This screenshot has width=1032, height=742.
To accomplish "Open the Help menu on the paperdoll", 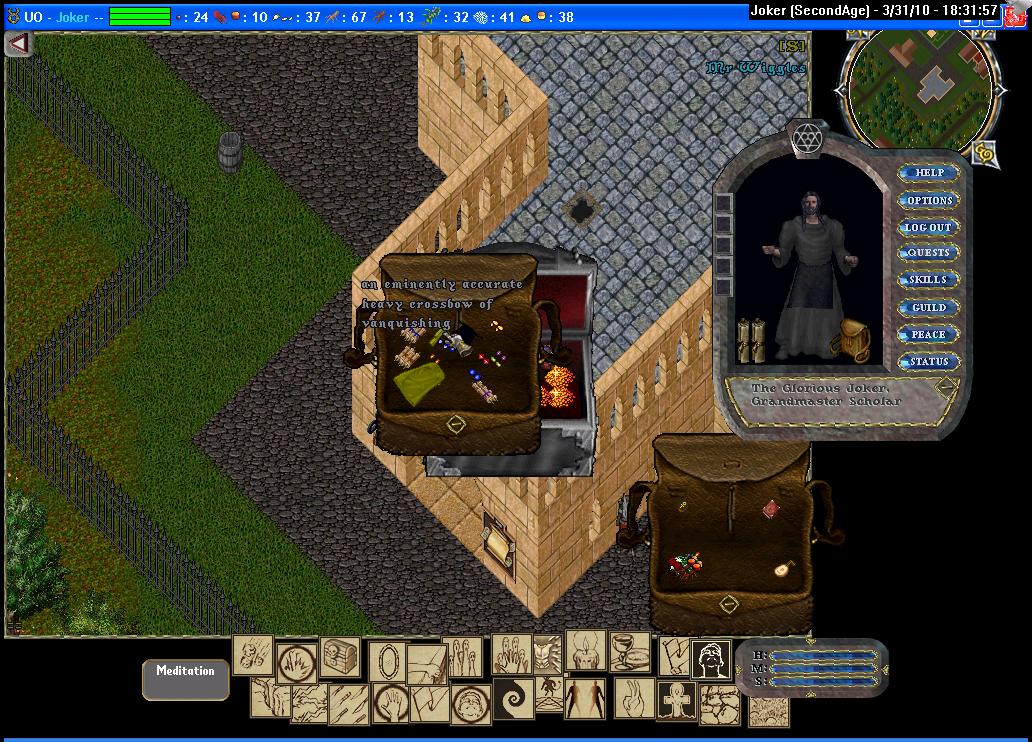I will 929,173.
